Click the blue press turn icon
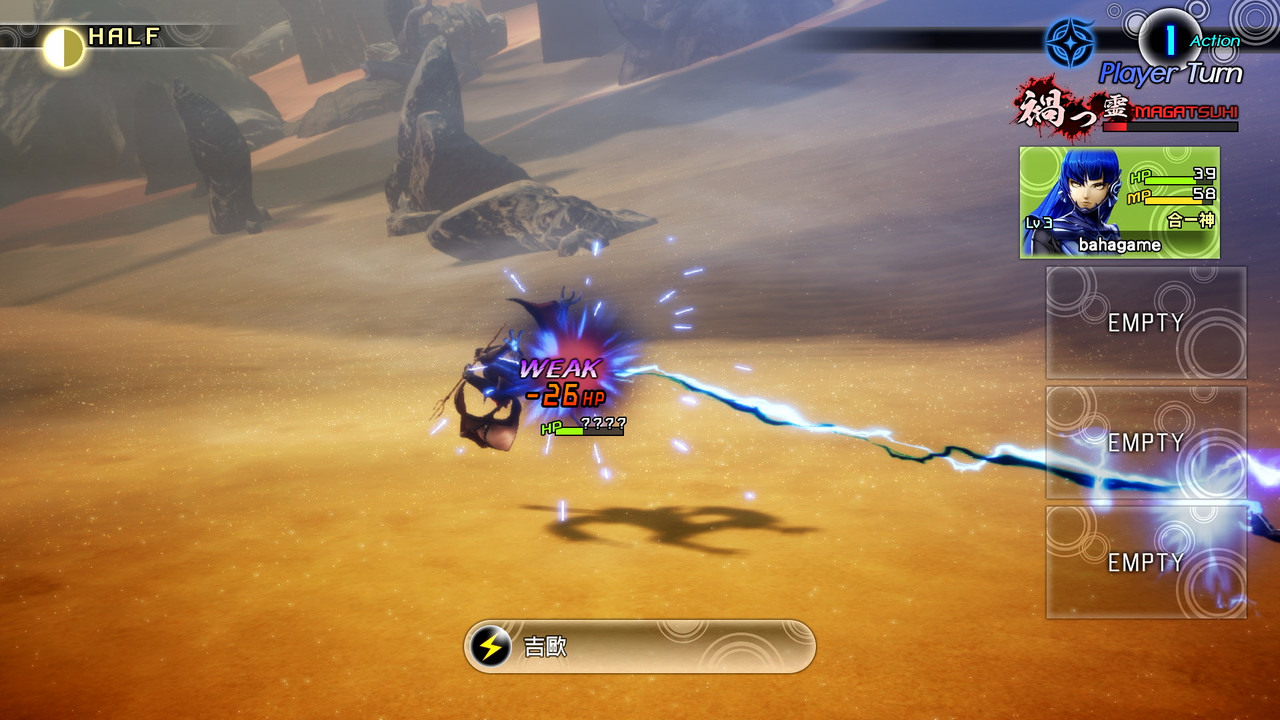 [x=1069, y=43]
